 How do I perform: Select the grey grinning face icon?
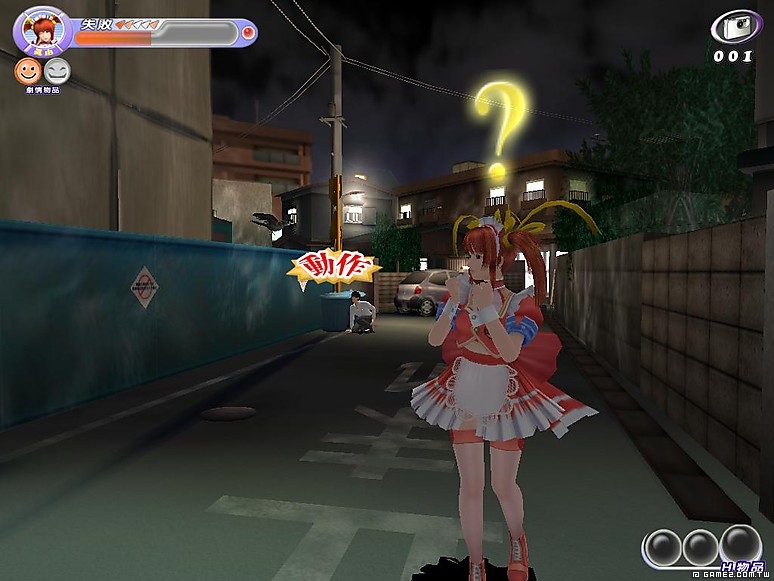[x=57, y=70]
